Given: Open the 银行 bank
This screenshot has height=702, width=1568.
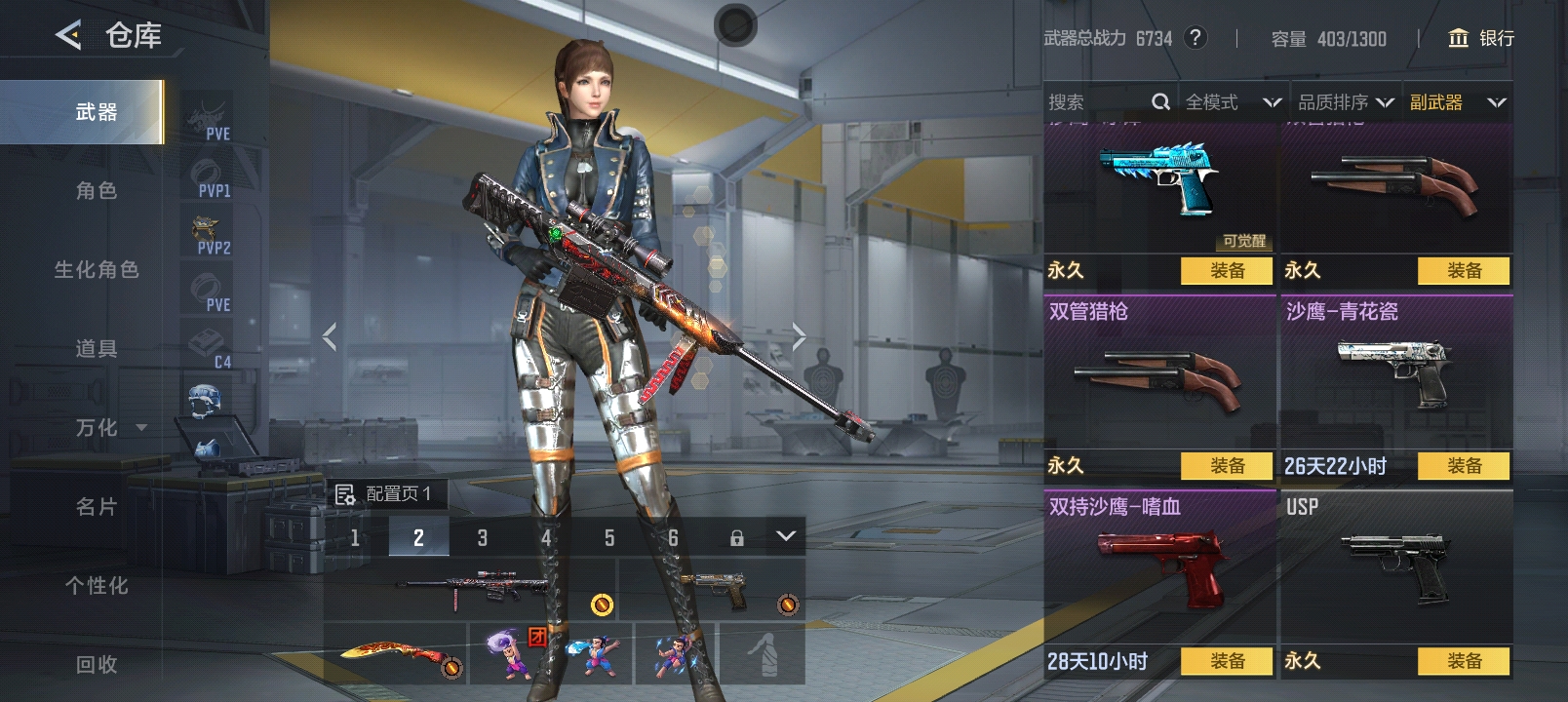Looking at the screenshot, I should 1481,38.
